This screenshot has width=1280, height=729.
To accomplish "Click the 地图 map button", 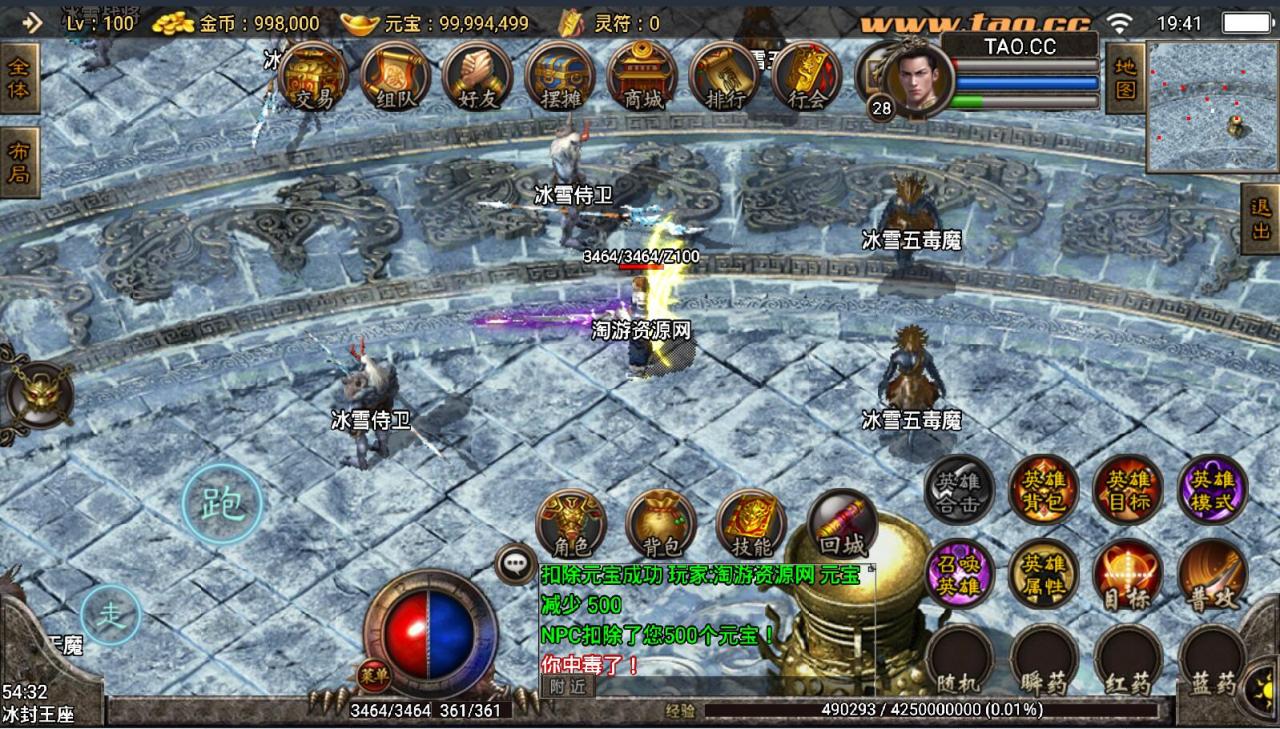I will tap(1125, 78).
